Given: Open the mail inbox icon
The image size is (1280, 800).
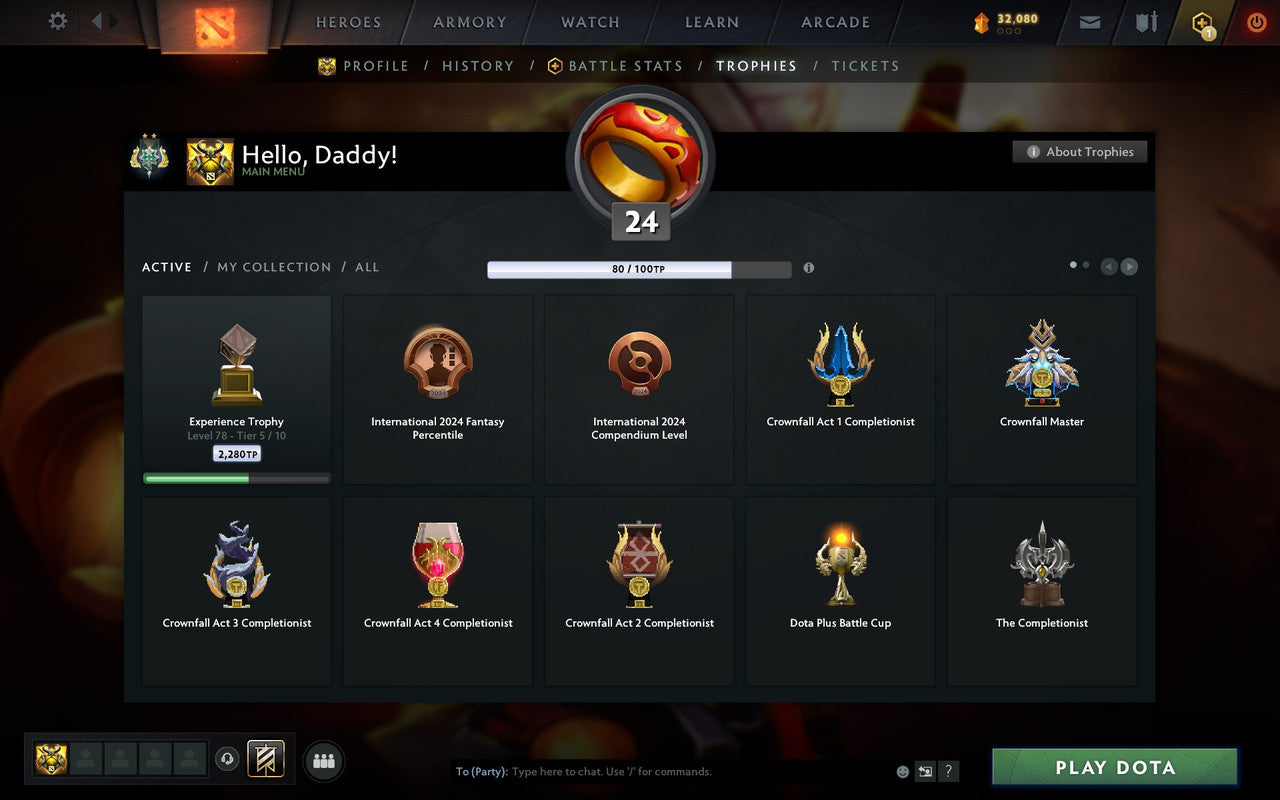Looking at the screenshot, I should click(1089, 22).
